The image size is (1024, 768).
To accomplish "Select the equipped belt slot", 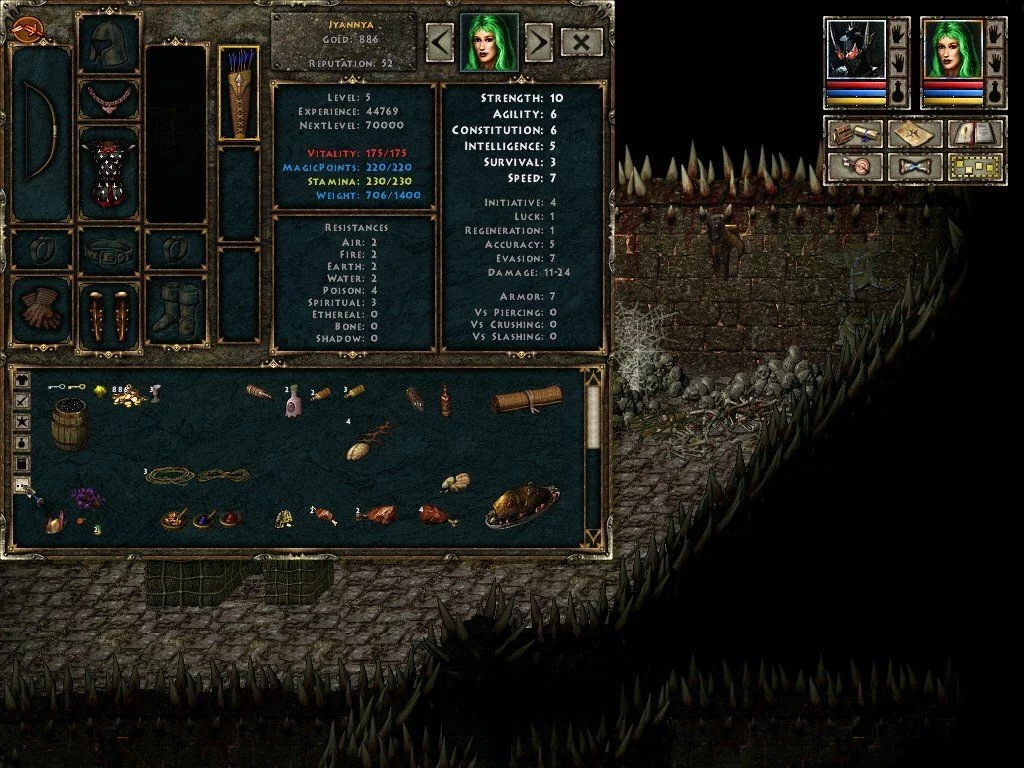I will pyautogui.click(x=108, y=248).
